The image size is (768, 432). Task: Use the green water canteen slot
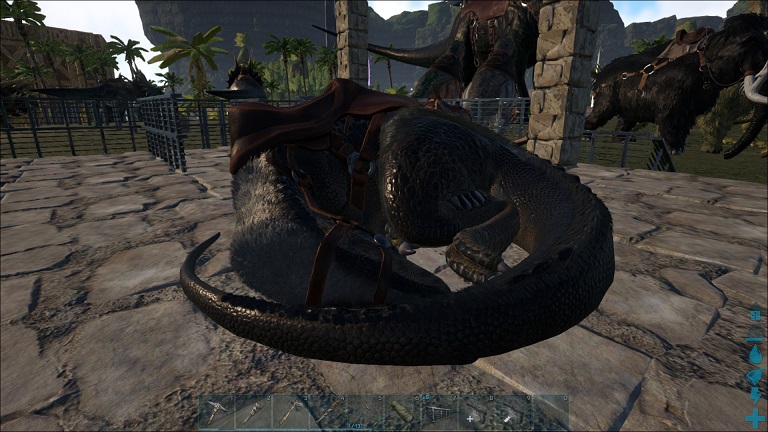[x=401, y=412]
